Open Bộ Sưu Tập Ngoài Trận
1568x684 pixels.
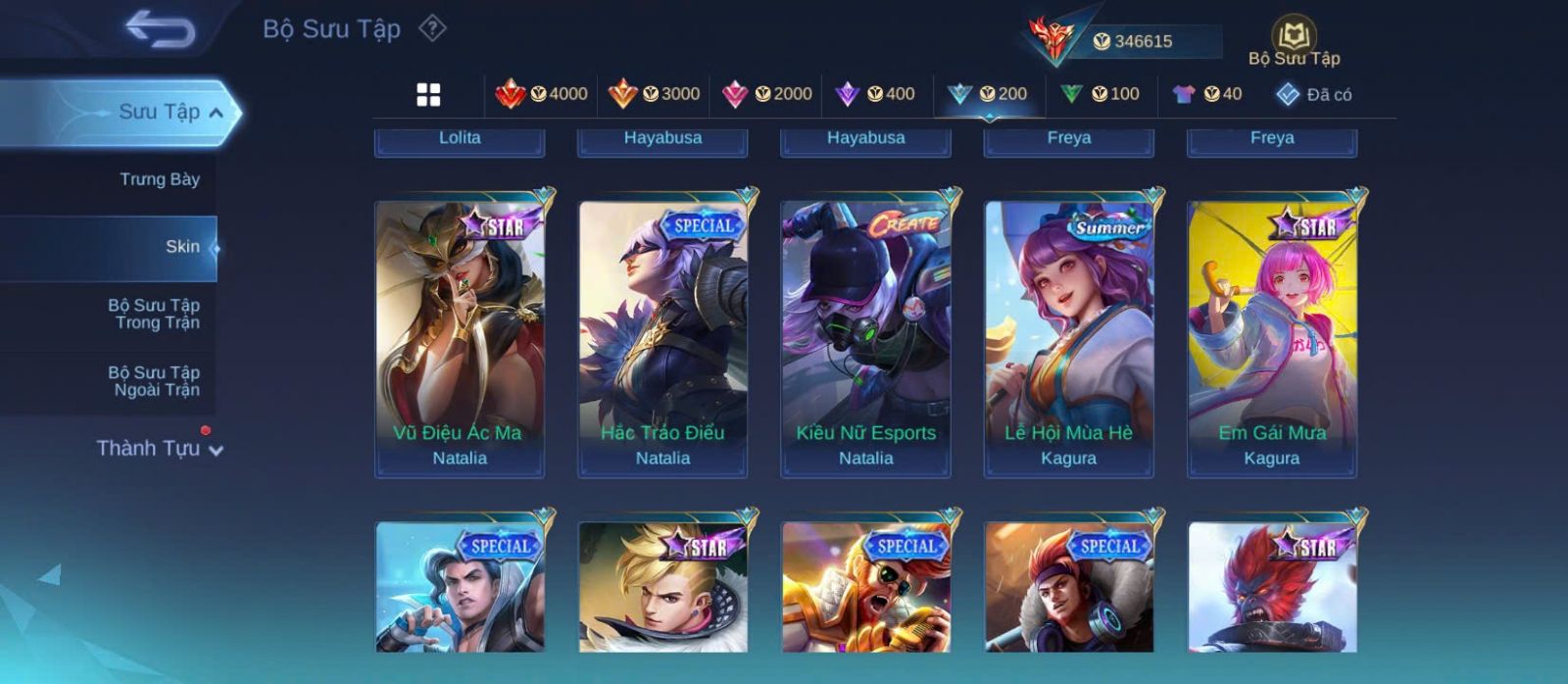(x=154, y=381)
